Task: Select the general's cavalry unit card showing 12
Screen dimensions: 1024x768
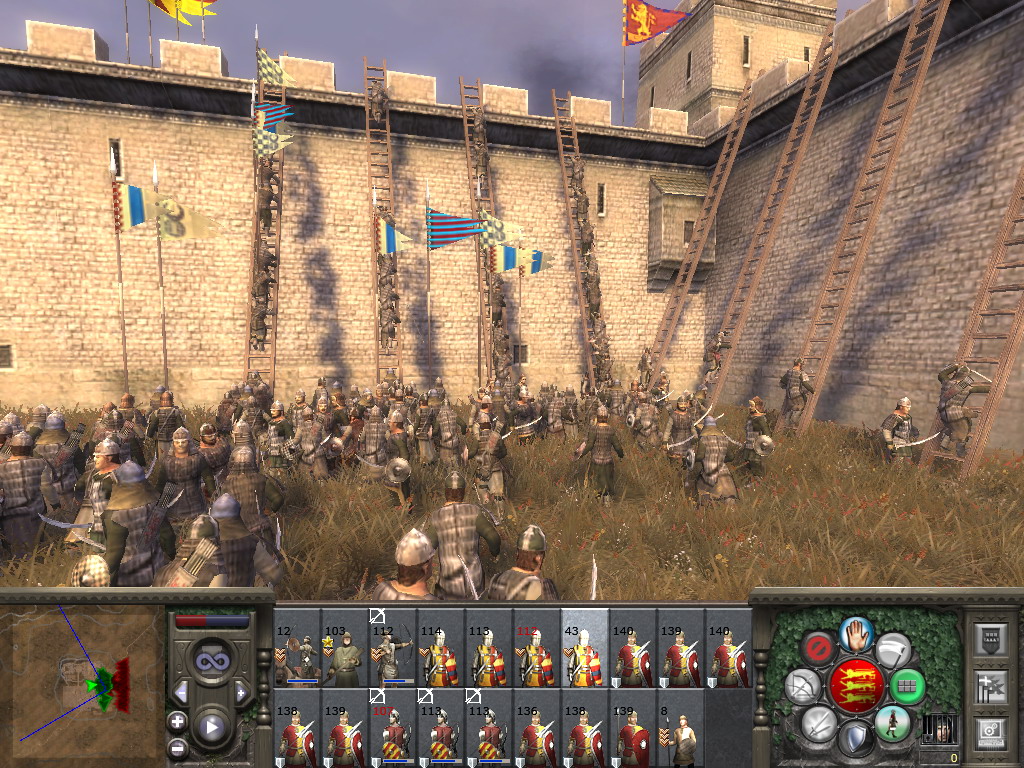Action: (297, 648)
